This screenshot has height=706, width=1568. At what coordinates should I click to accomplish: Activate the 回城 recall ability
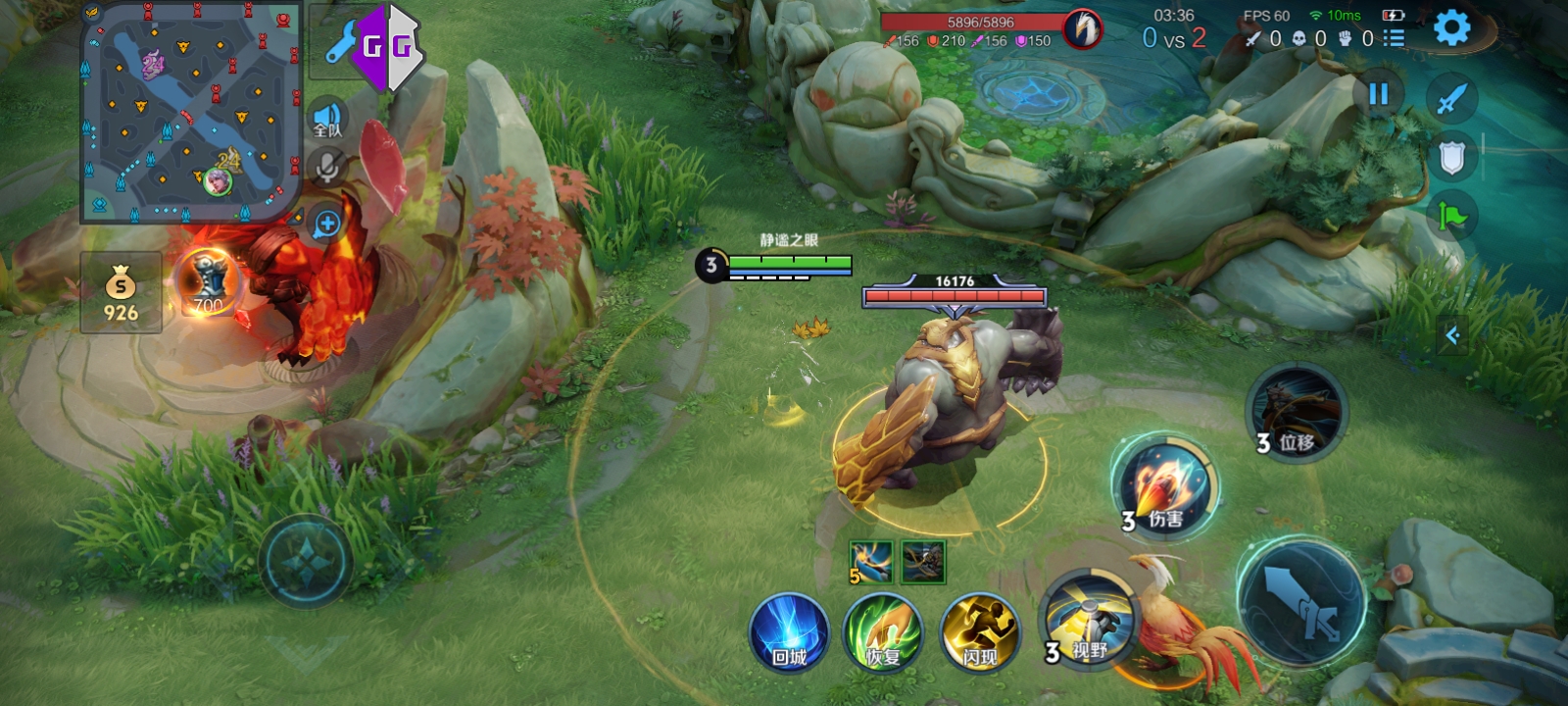pos(789,632)
